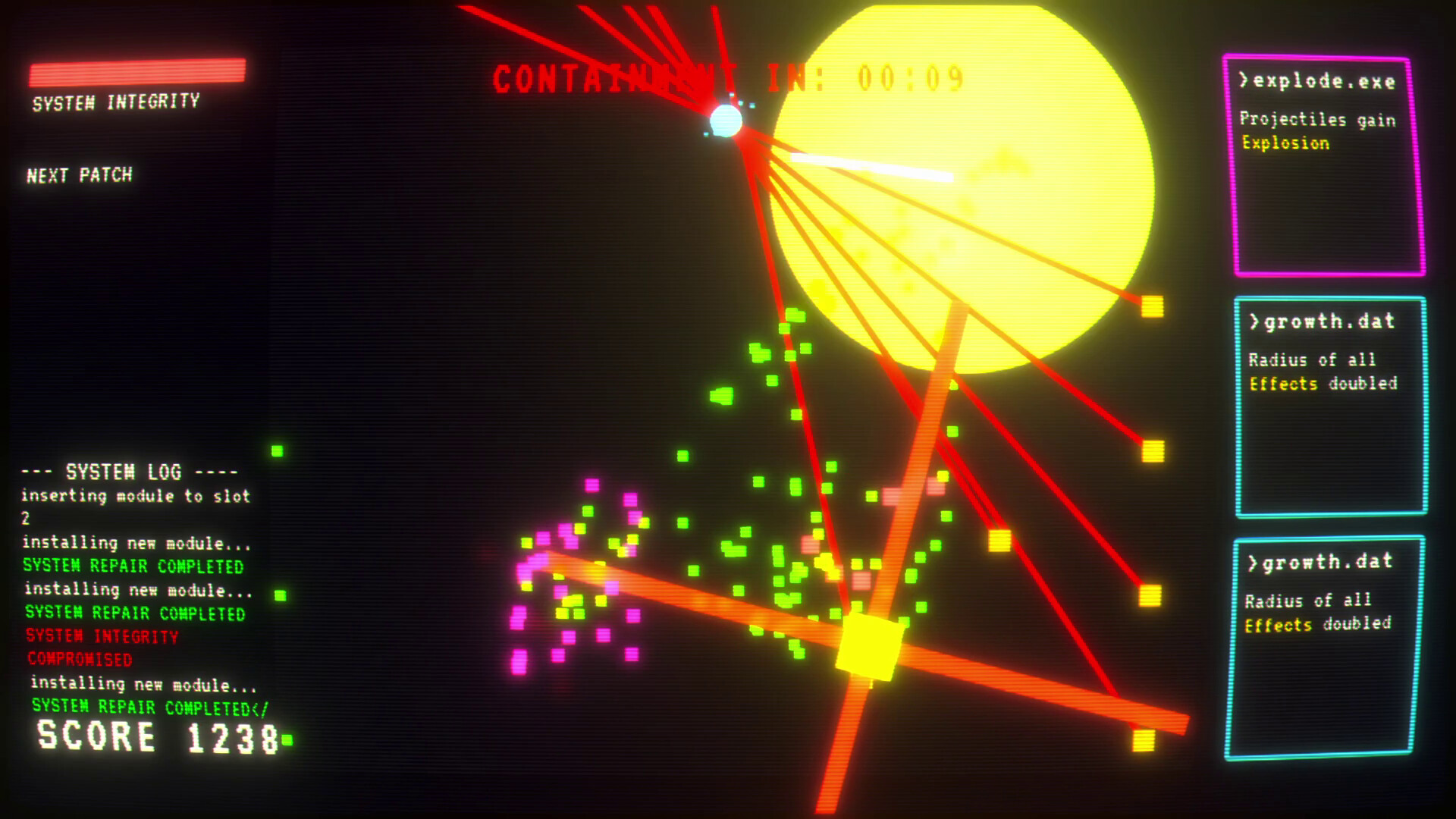Click the SYSTEM INTEGRITY health bar
The image size is (1456, 819).
138,72
